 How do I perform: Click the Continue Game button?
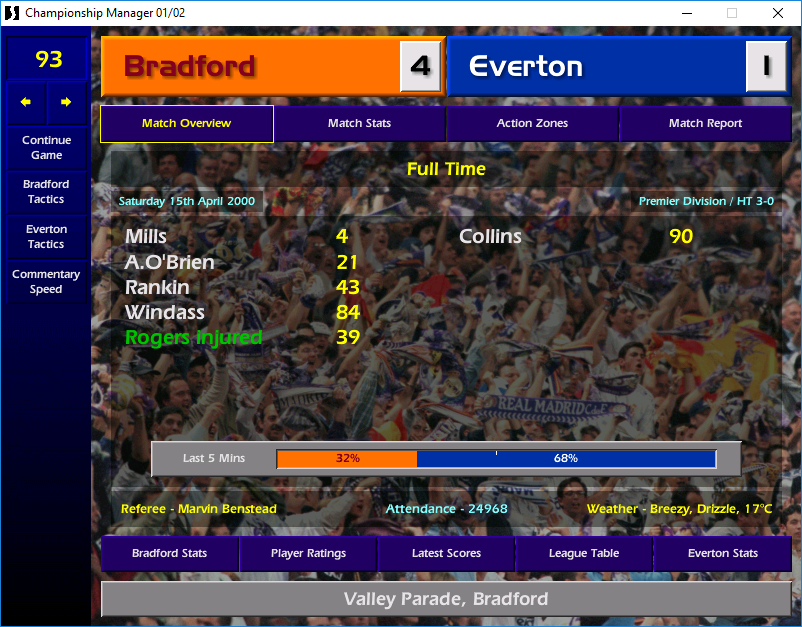click(x=46, y=148)
